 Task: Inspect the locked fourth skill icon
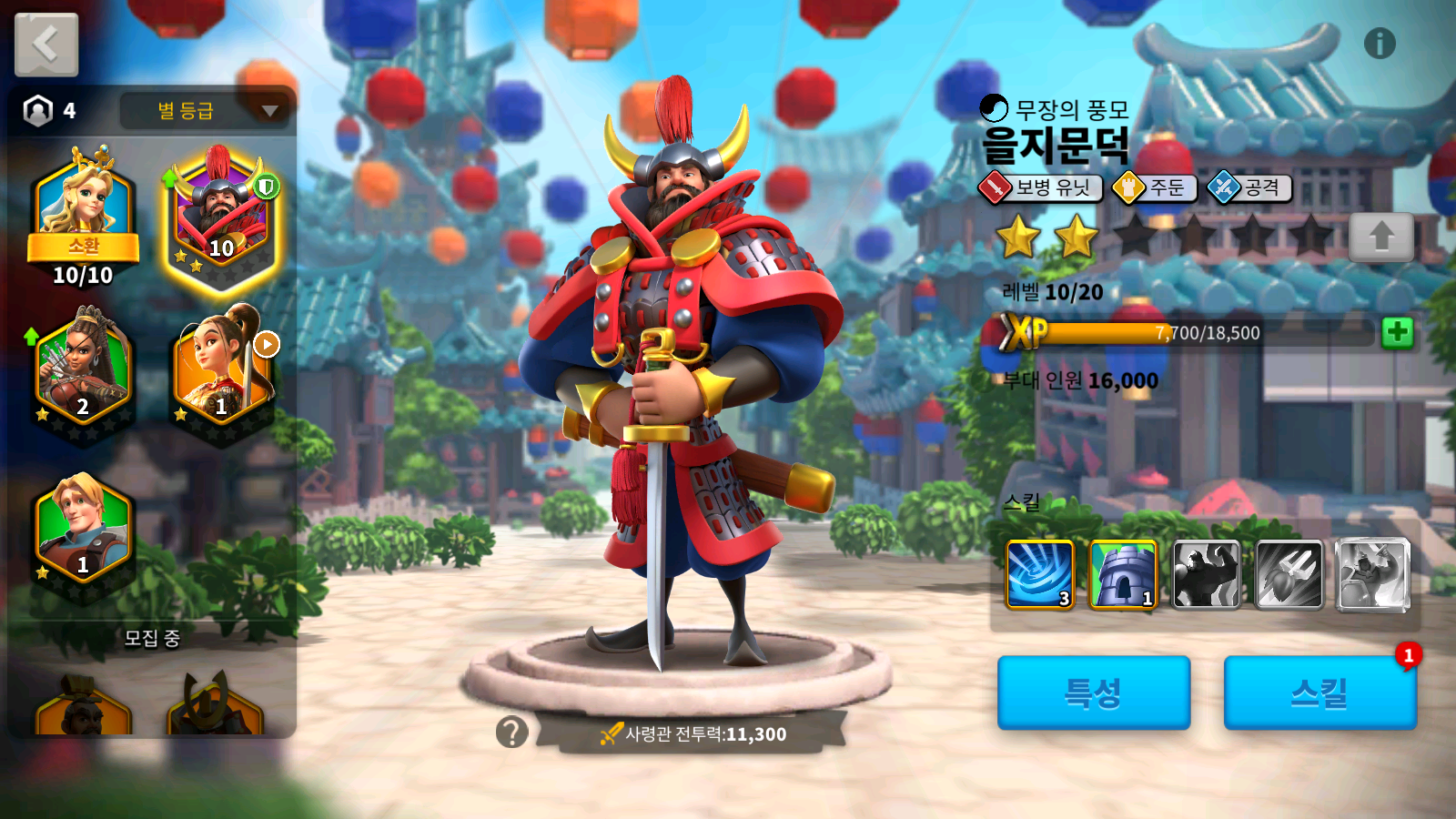click(x=1289, y=574)
